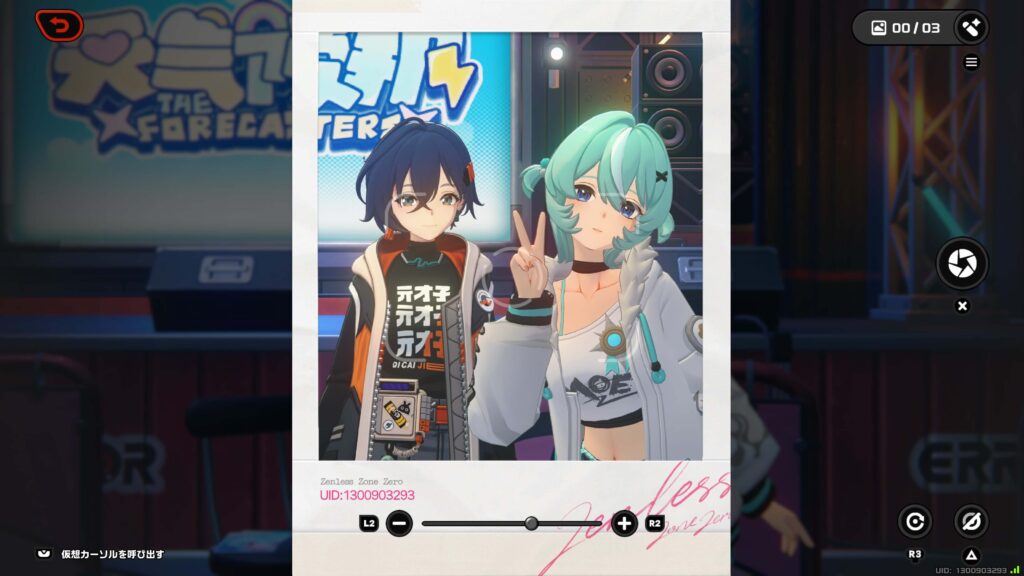
Task: Open the three-line options menu
Action: click(971, 62)
